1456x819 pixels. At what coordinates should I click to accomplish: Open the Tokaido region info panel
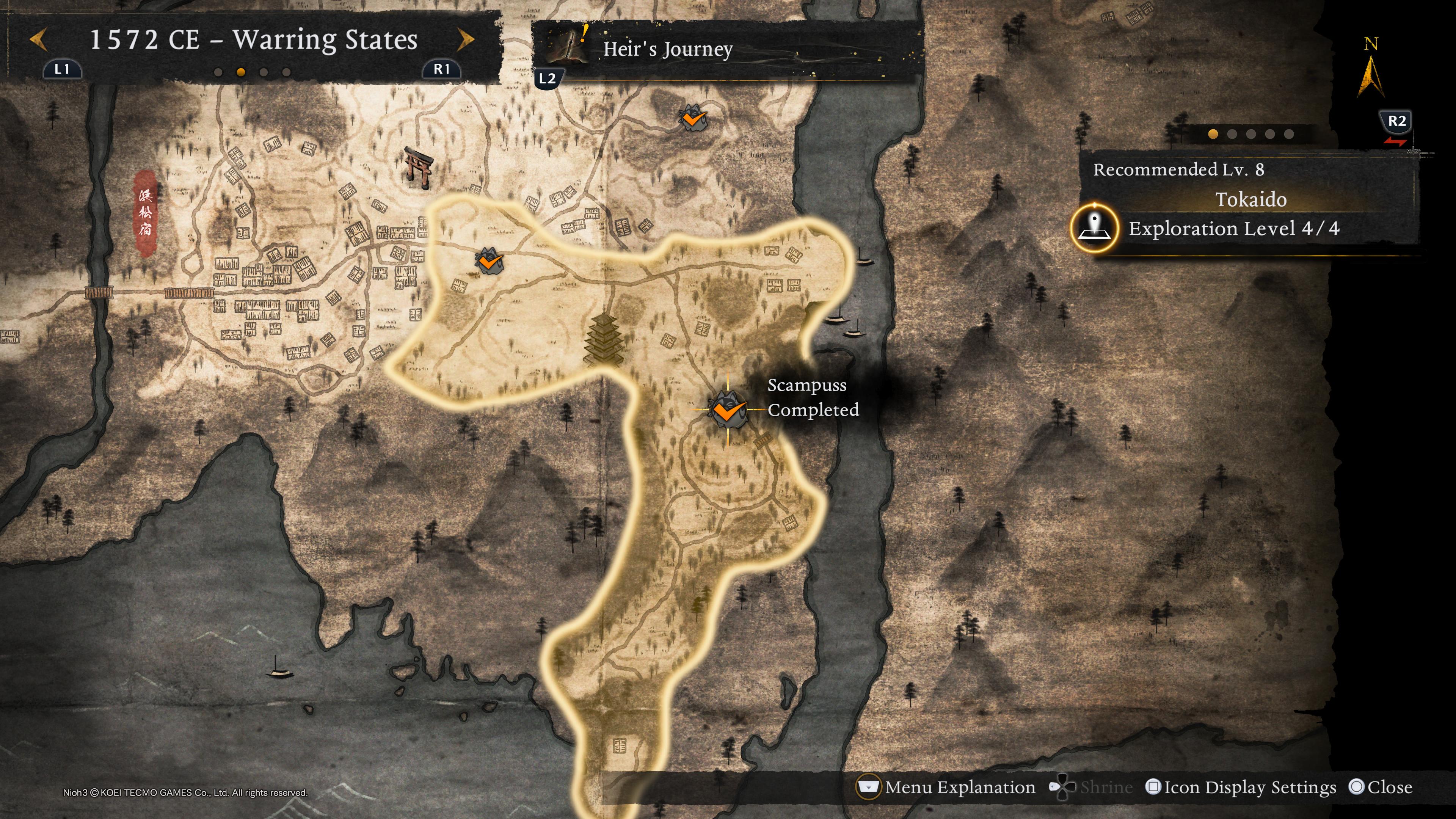(x=1250, y=199)
